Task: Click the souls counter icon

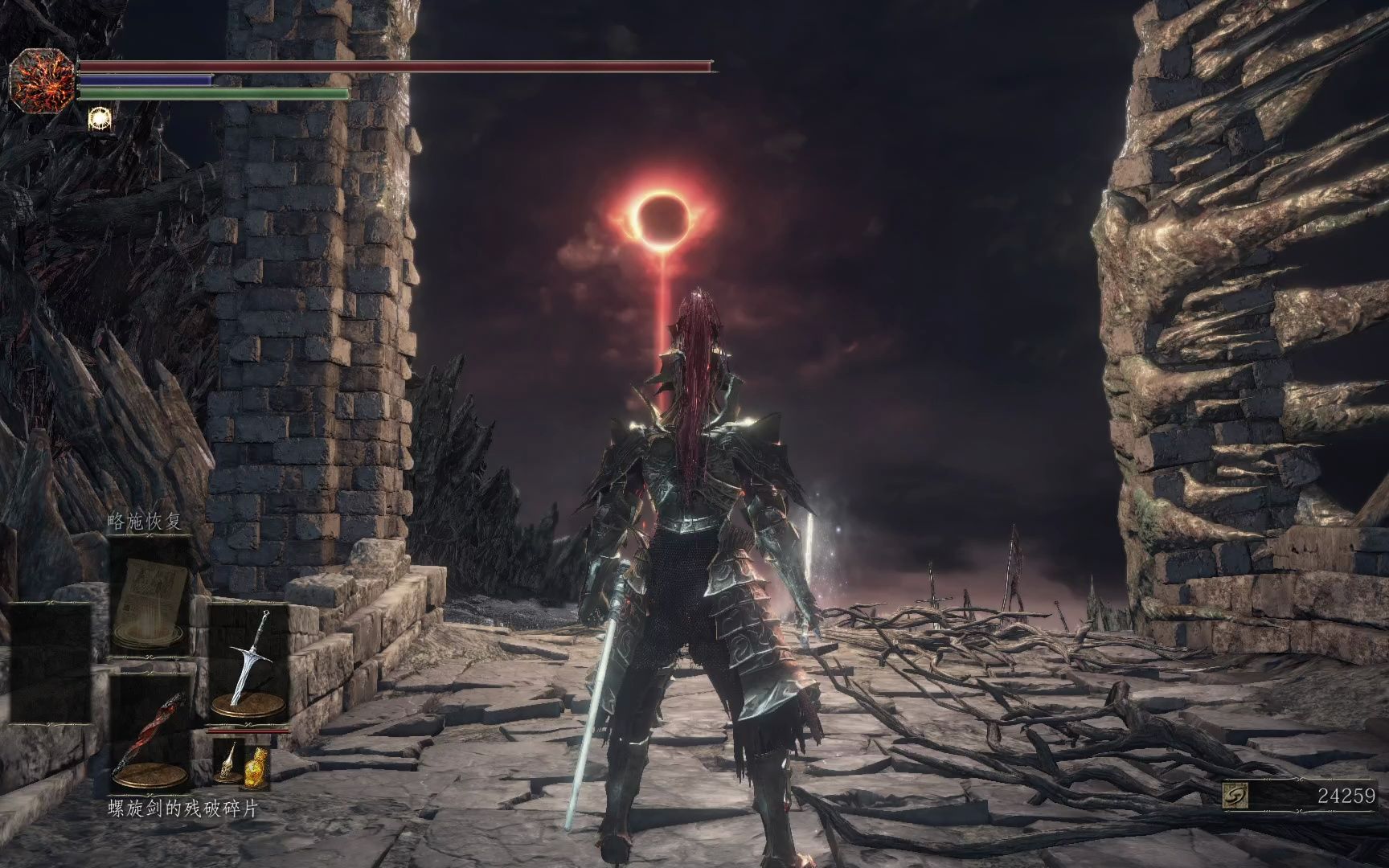Action: (x=1234, y=796)
